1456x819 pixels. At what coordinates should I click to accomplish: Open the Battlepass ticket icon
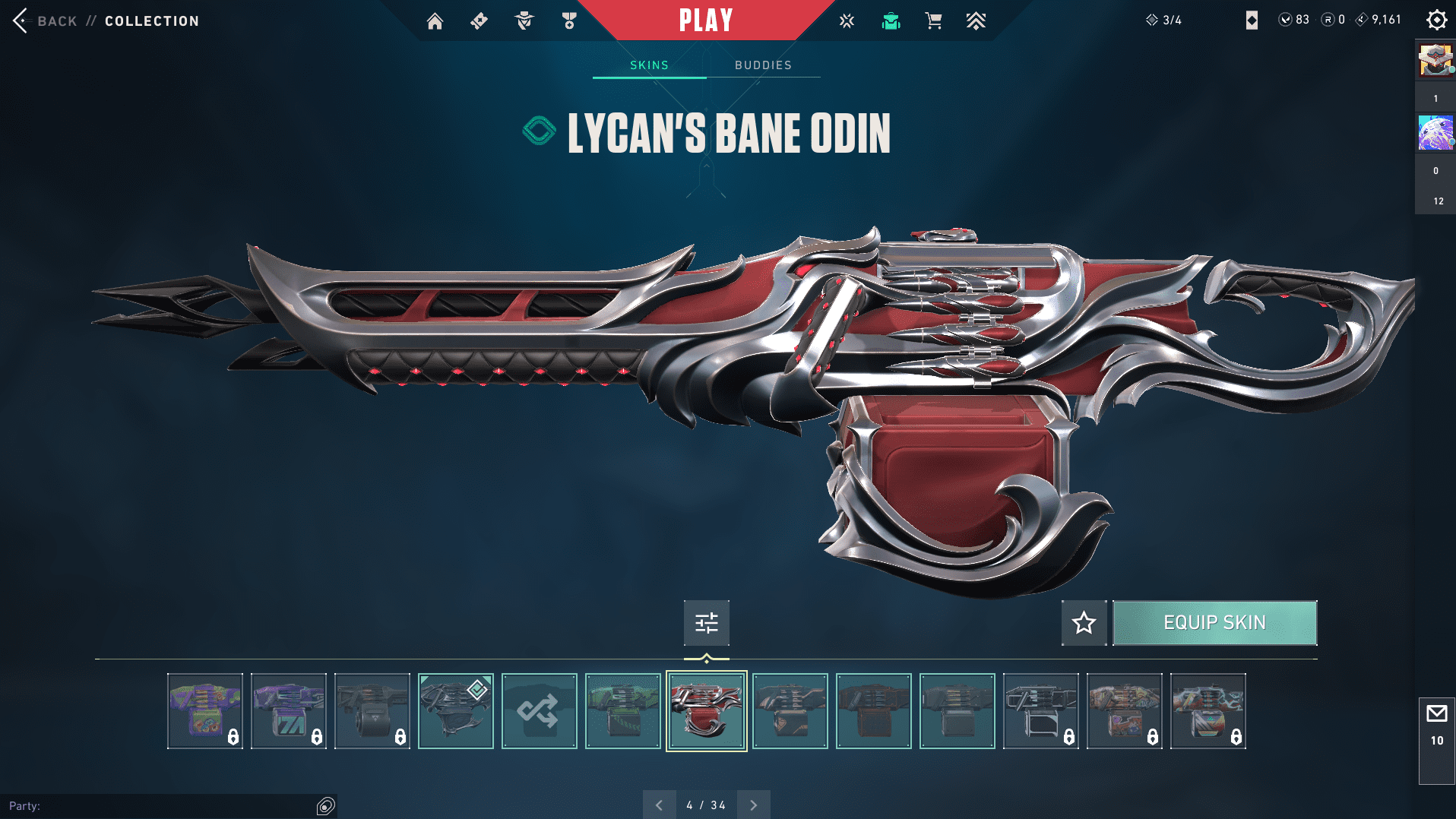click(479, 21)
